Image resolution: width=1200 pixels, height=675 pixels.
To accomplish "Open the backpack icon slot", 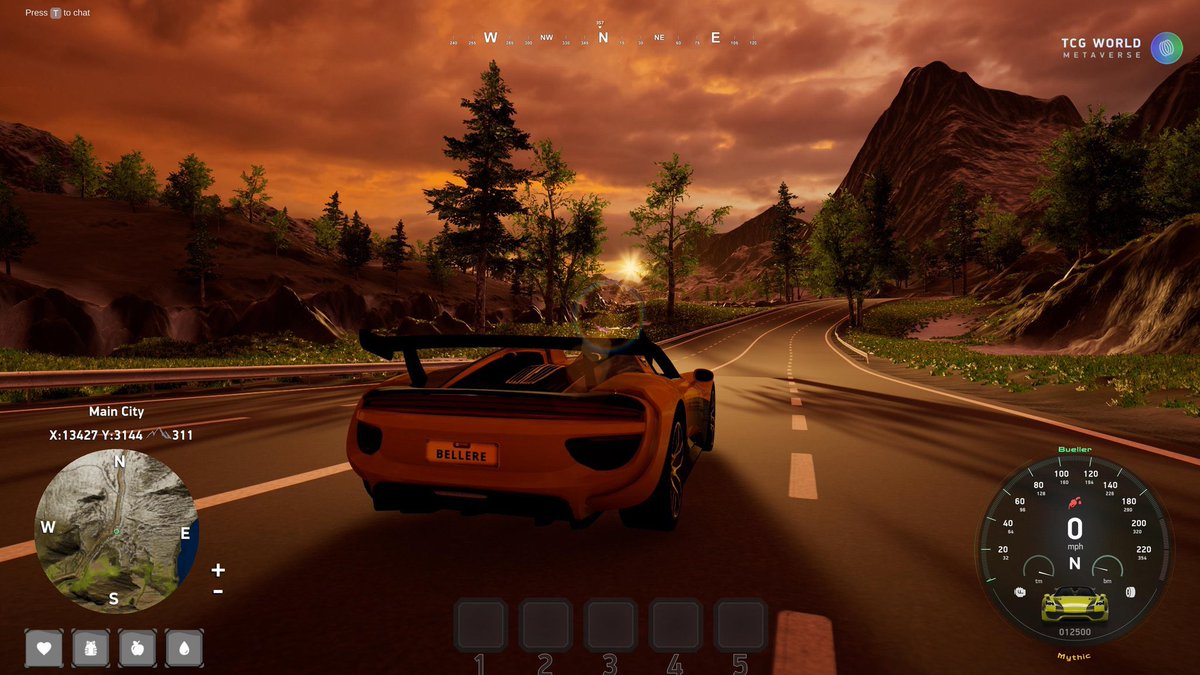I will pyautogui.click(x=91, y=648).
